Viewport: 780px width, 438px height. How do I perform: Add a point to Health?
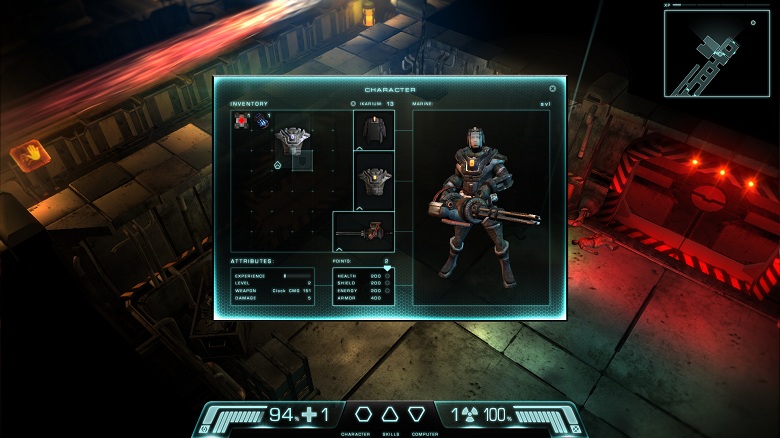[x=387, y=276]
